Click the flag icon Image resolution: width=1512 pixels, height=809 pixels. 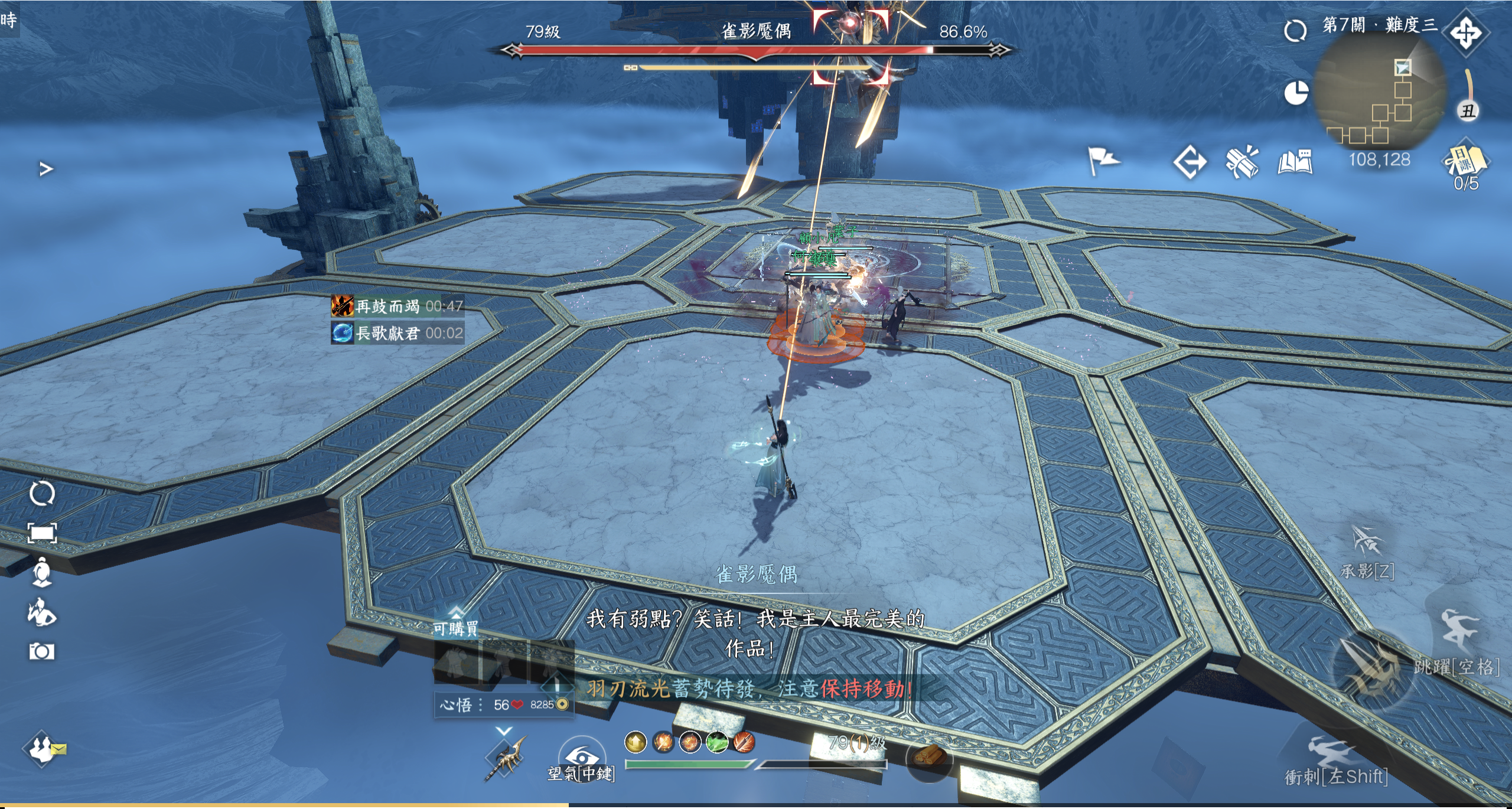1102,161
